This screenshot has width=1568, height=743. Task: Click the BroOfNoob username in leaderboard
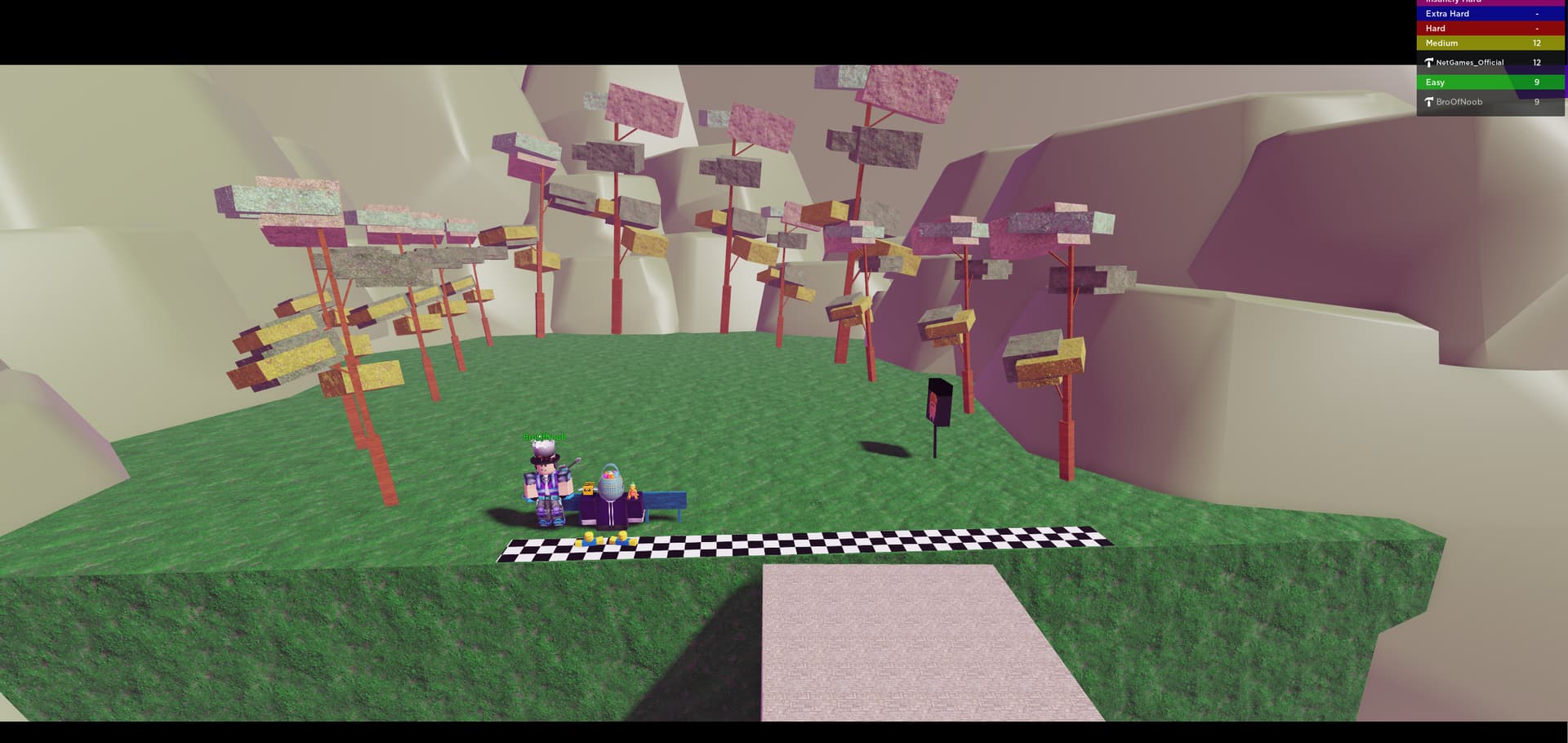point(1458,101)
